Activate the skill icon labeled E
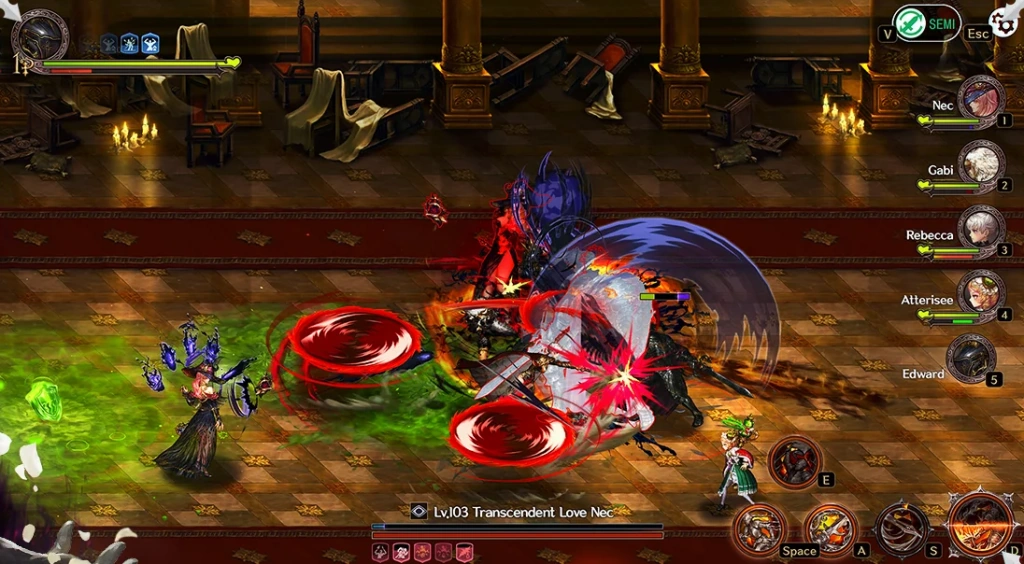Screen dimensions: 1024x564 [795, 462]
